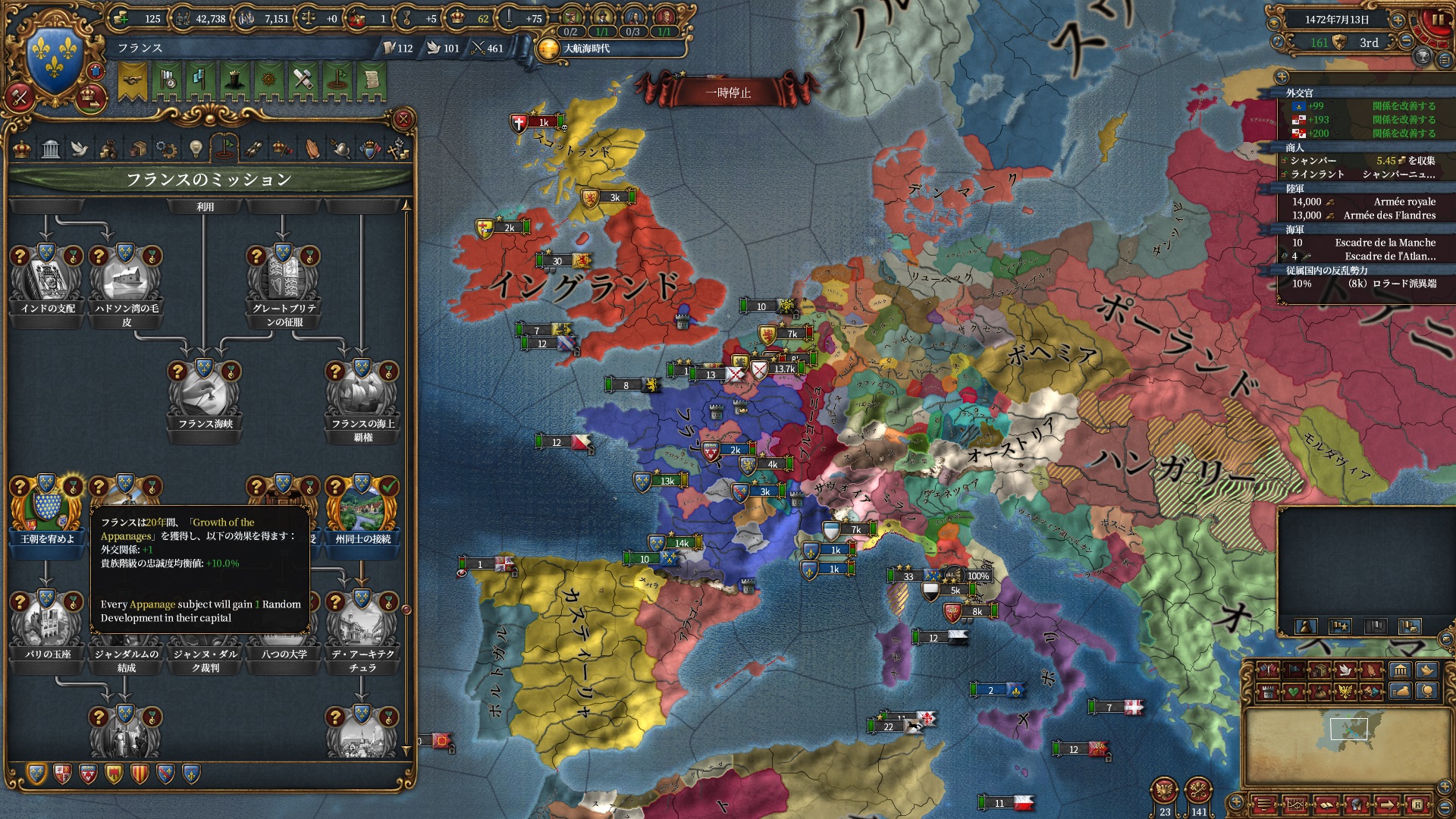Close the France missions panel

click(x=403, y=119)
